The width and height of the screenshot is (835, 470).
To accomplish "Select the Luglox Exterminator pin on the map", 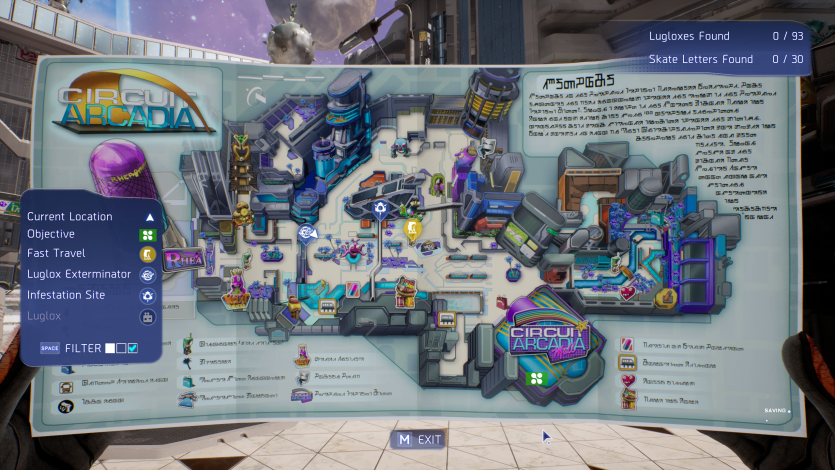I will coord(306,234).
